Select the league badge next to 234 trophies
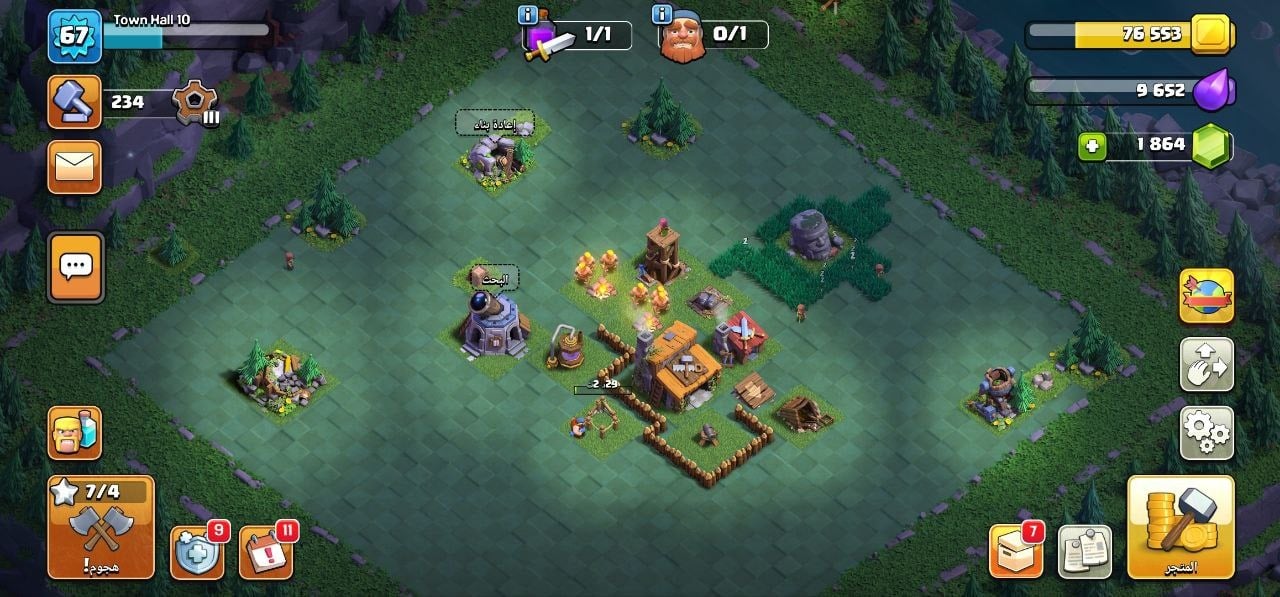This screenshot has height=597, width=1280. pos(191,102)
